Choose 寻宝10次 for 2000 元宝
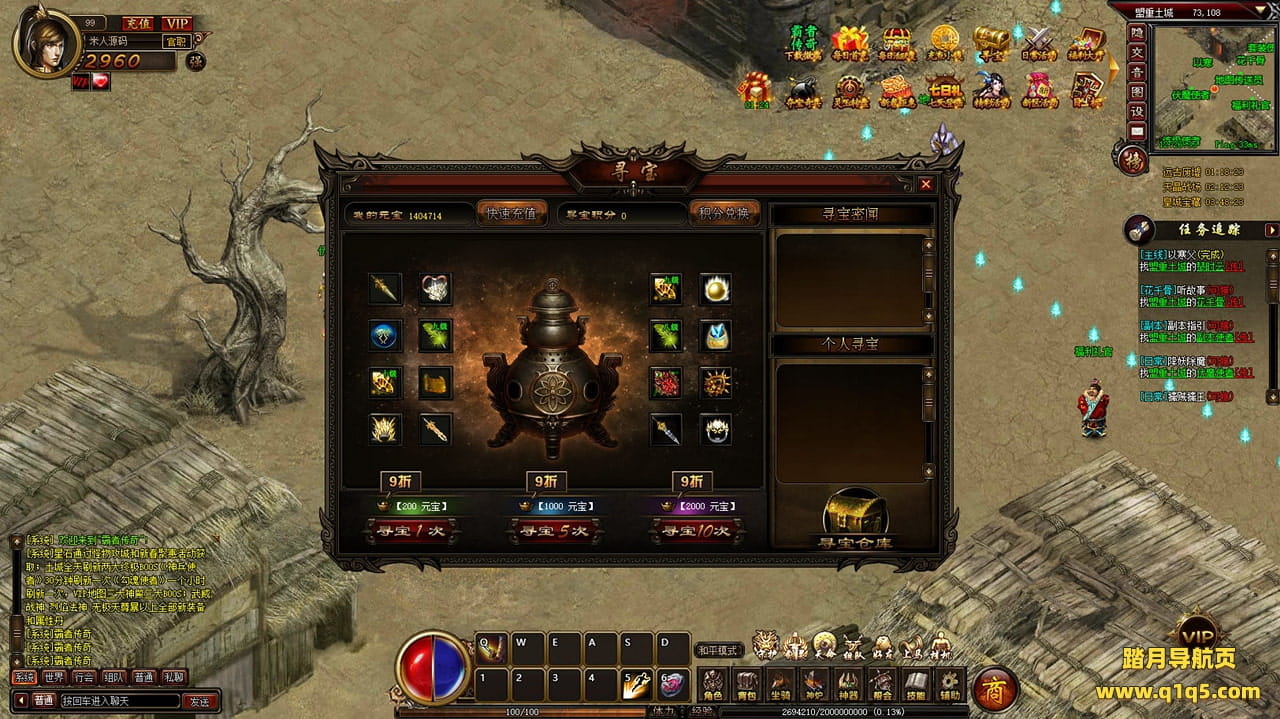 (x=696, y=531)
